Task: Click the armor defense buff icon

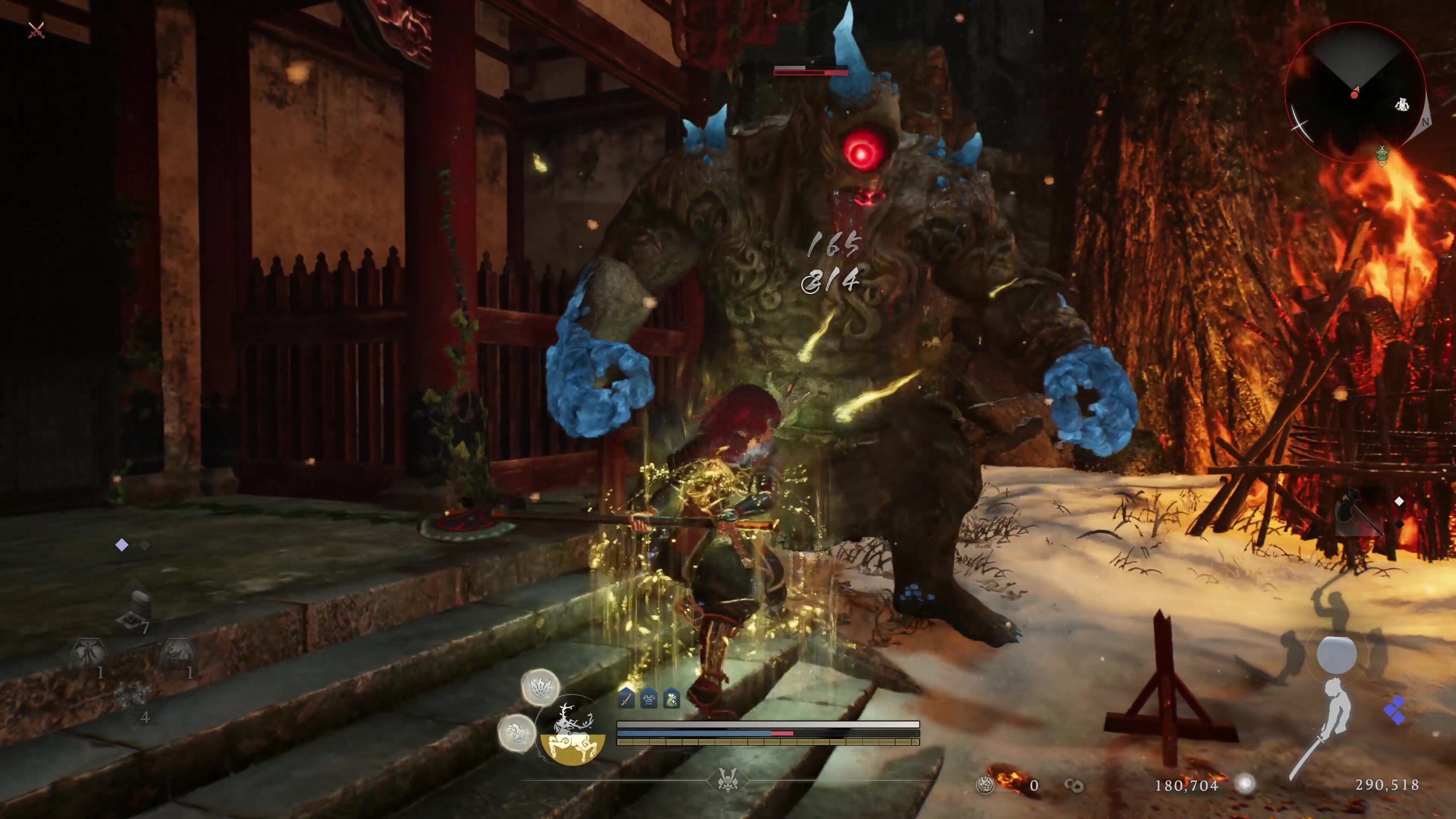Action: pos(649,699)
